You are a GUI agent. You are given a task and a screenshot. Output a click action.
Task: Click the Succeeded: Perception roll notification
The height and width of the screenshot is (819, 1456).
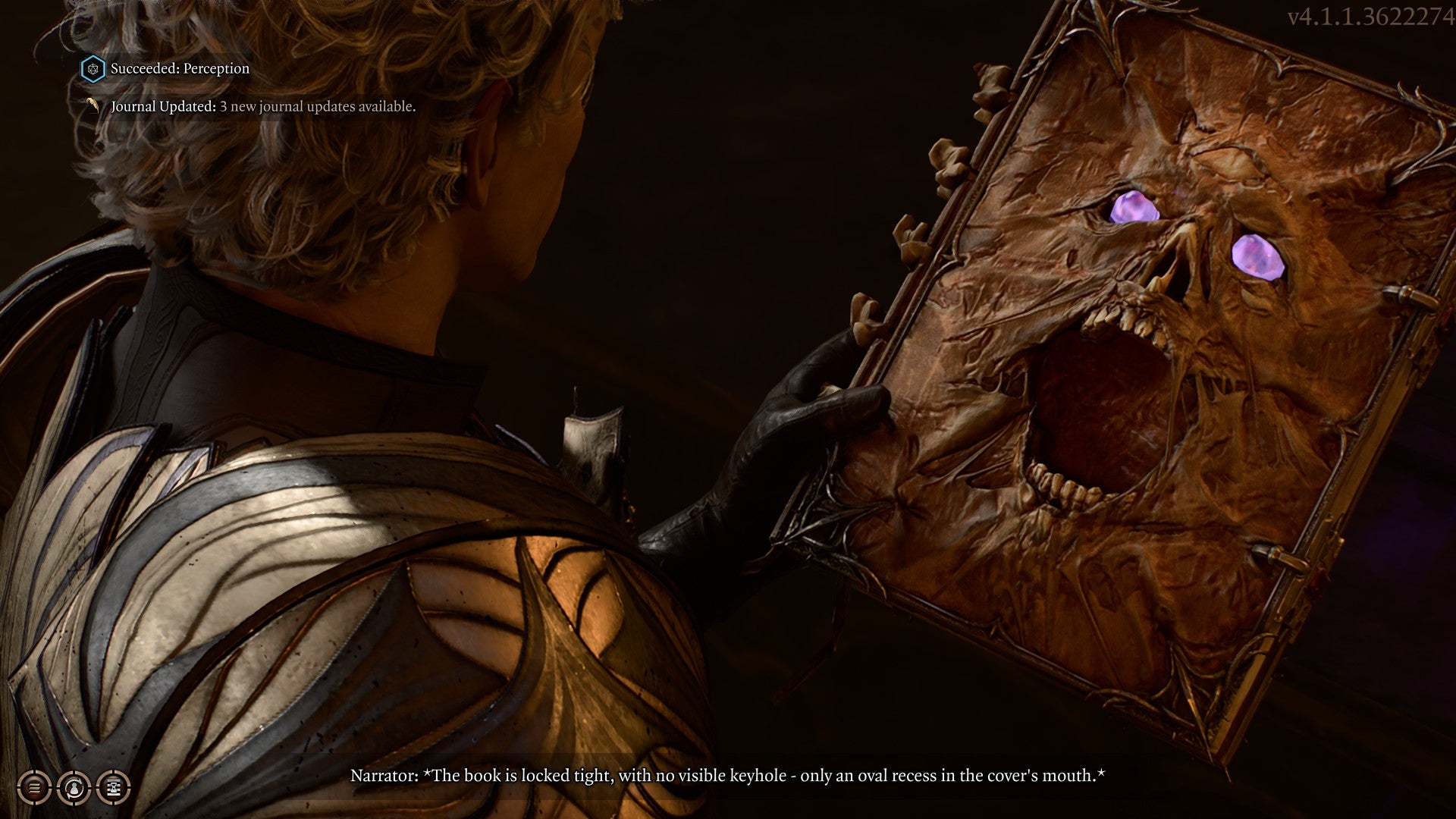point(179,68)
